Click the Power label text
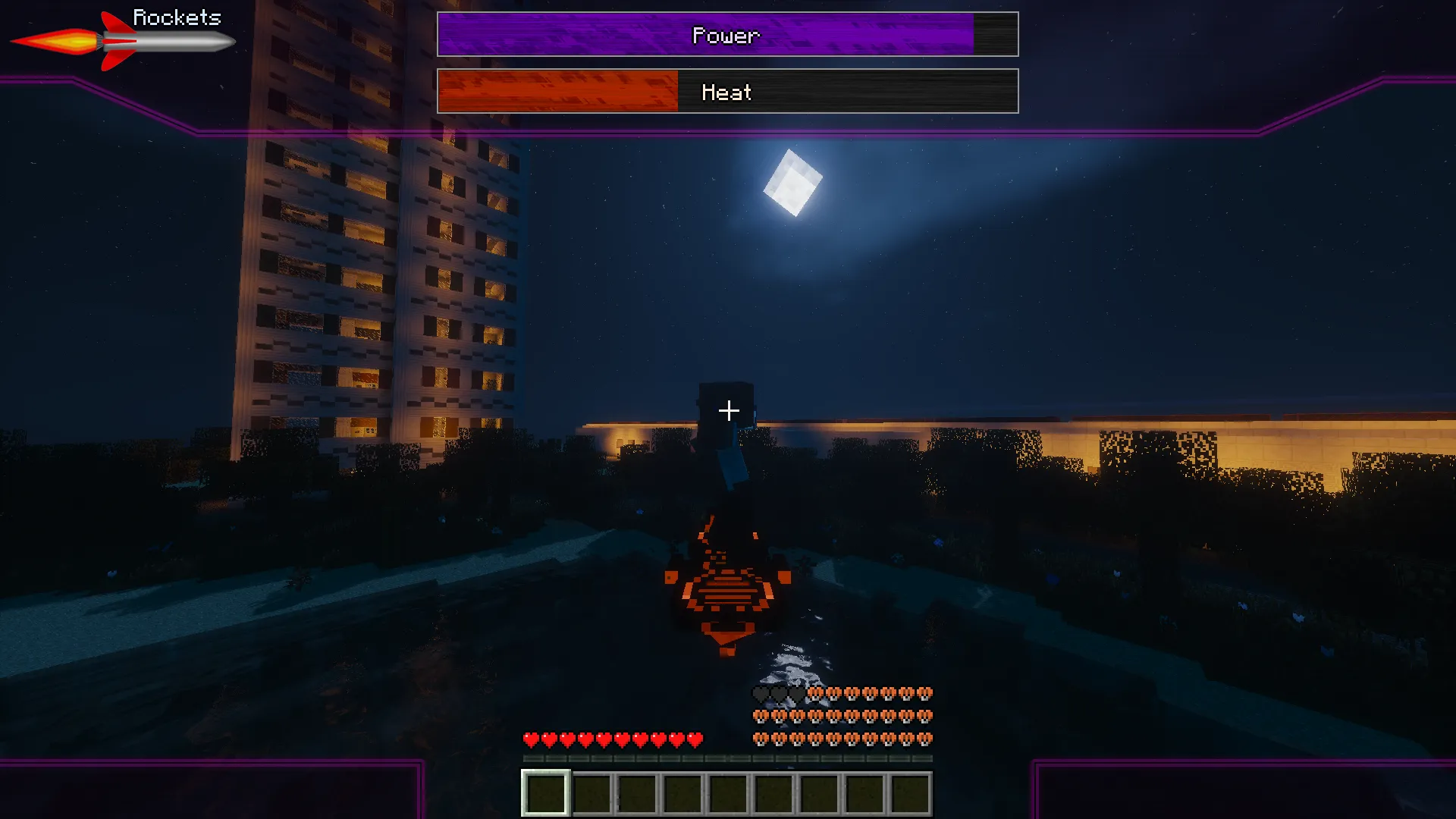1456x819 pixels. pos(726,34)
